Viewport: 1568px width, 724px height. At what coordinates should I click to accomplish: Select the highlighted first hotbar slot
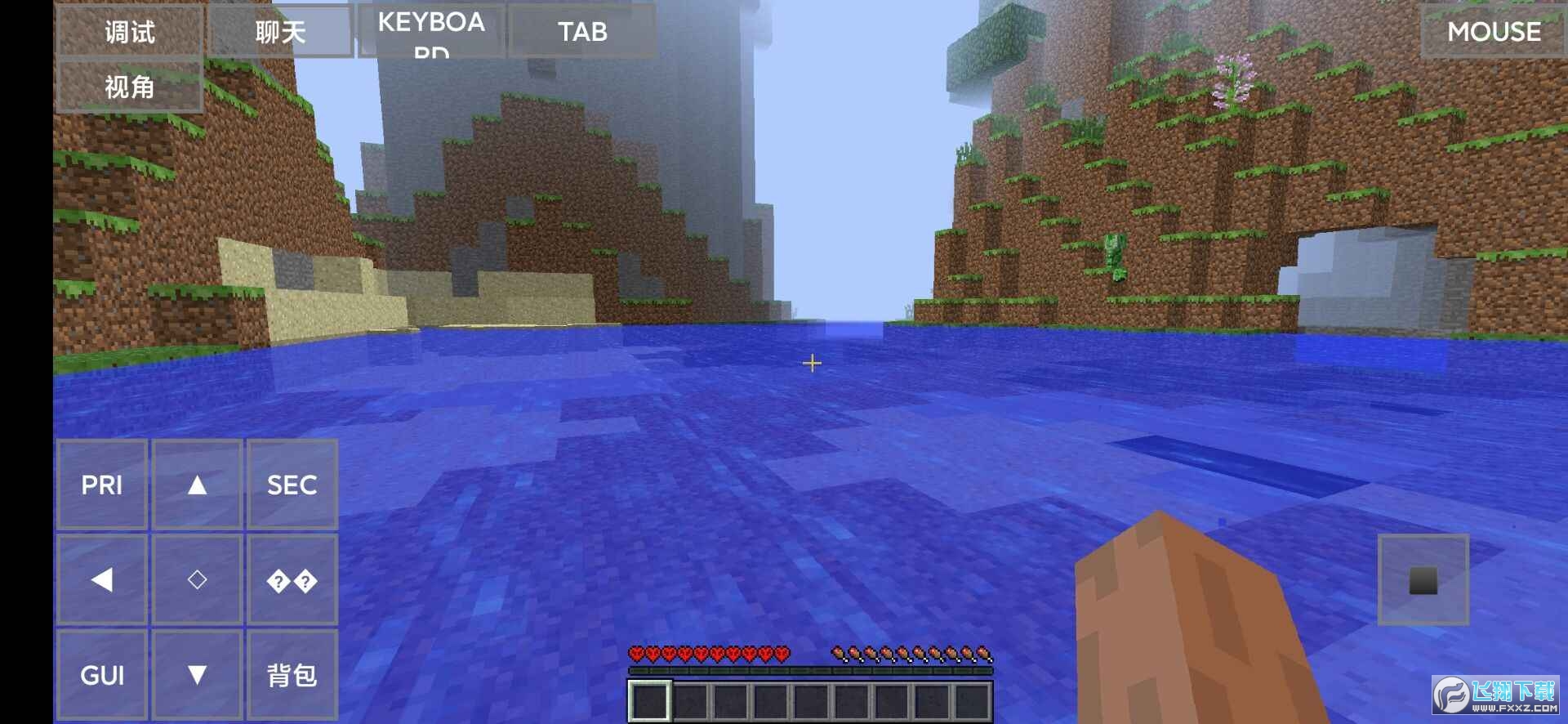point(649,701)
